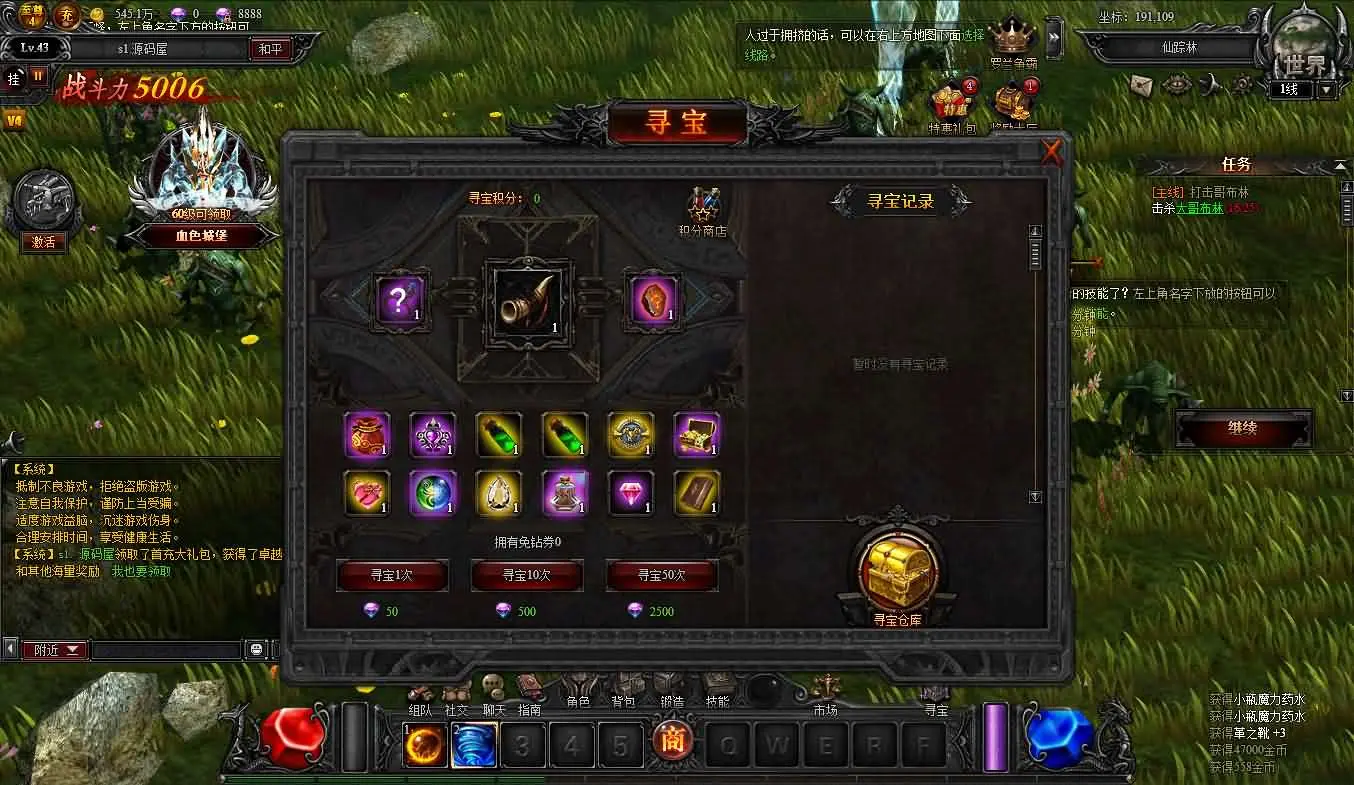
Task: Open the mail envelope icon near the minimap
Action: click(1141, 86)
